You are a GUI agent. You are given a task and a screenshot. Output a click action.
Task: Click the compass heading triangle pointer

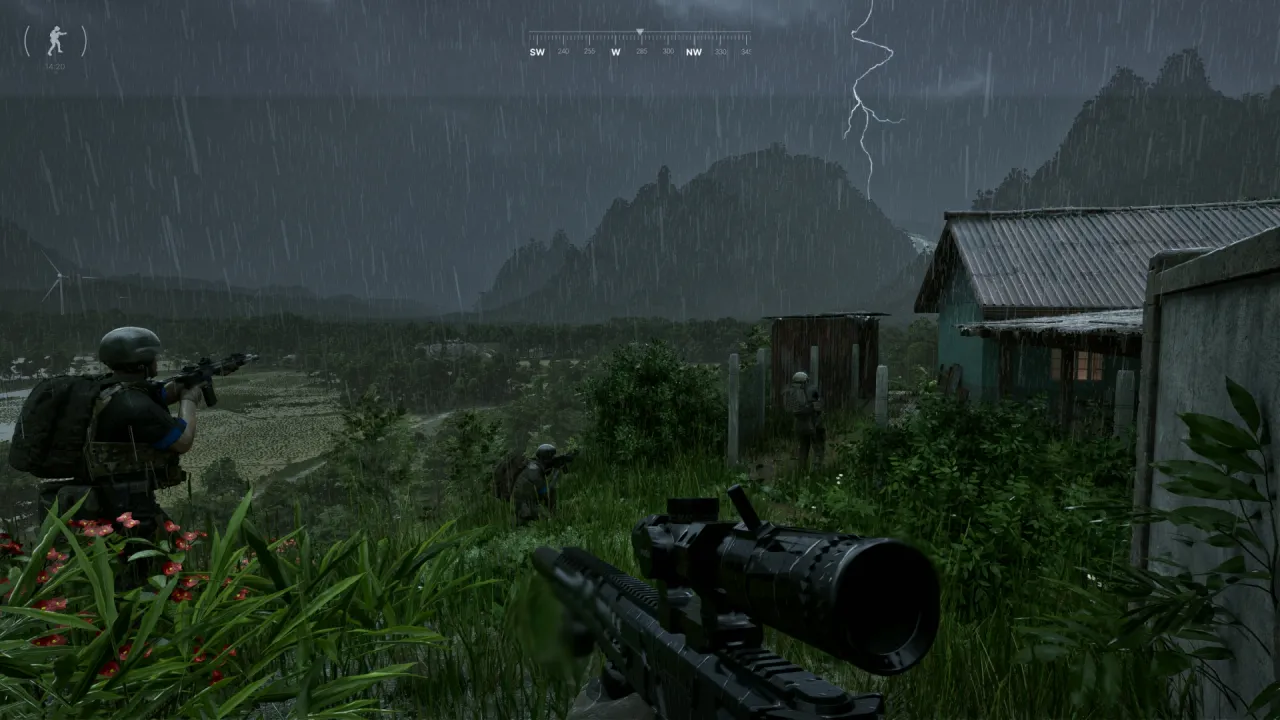pyautogui.click(x=639, y=31)
